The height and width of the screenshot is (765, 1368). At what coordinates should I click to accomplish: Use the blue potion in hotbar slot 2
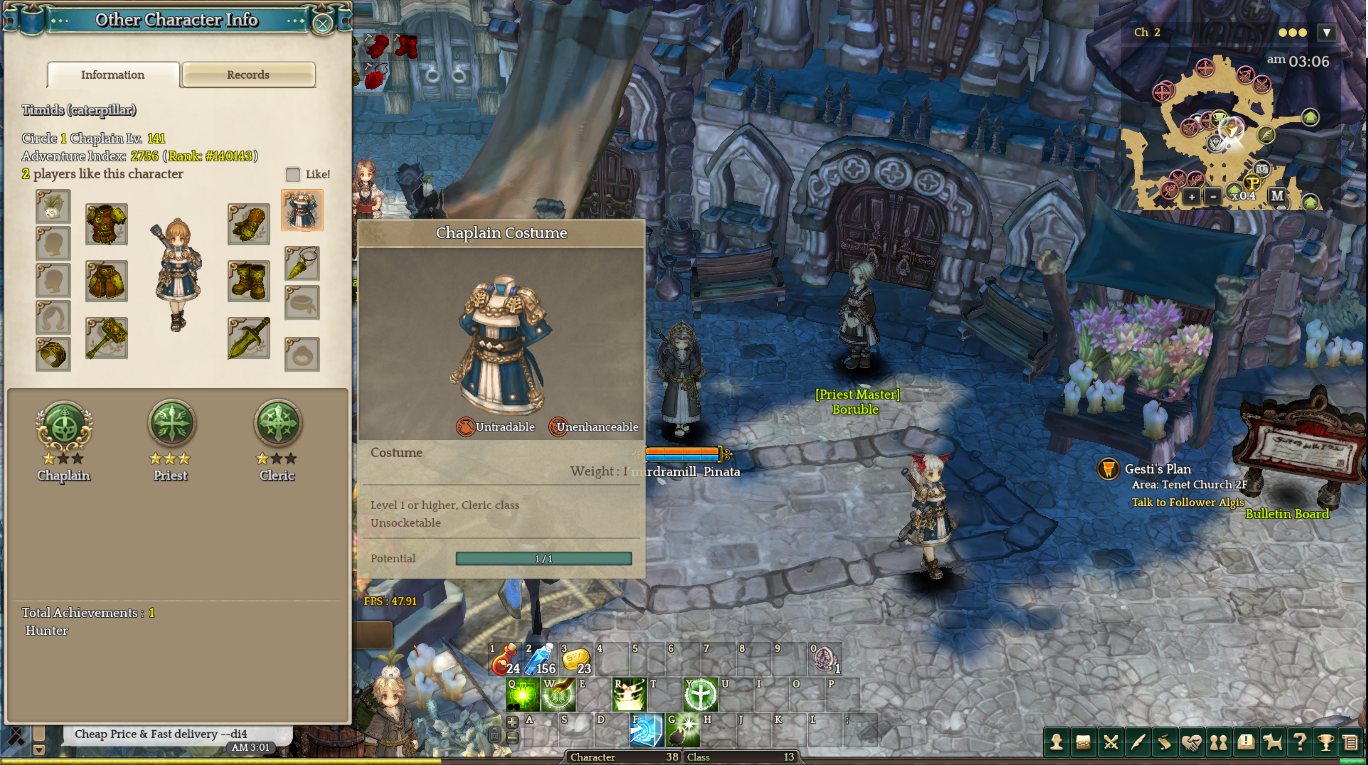(540, 659)
